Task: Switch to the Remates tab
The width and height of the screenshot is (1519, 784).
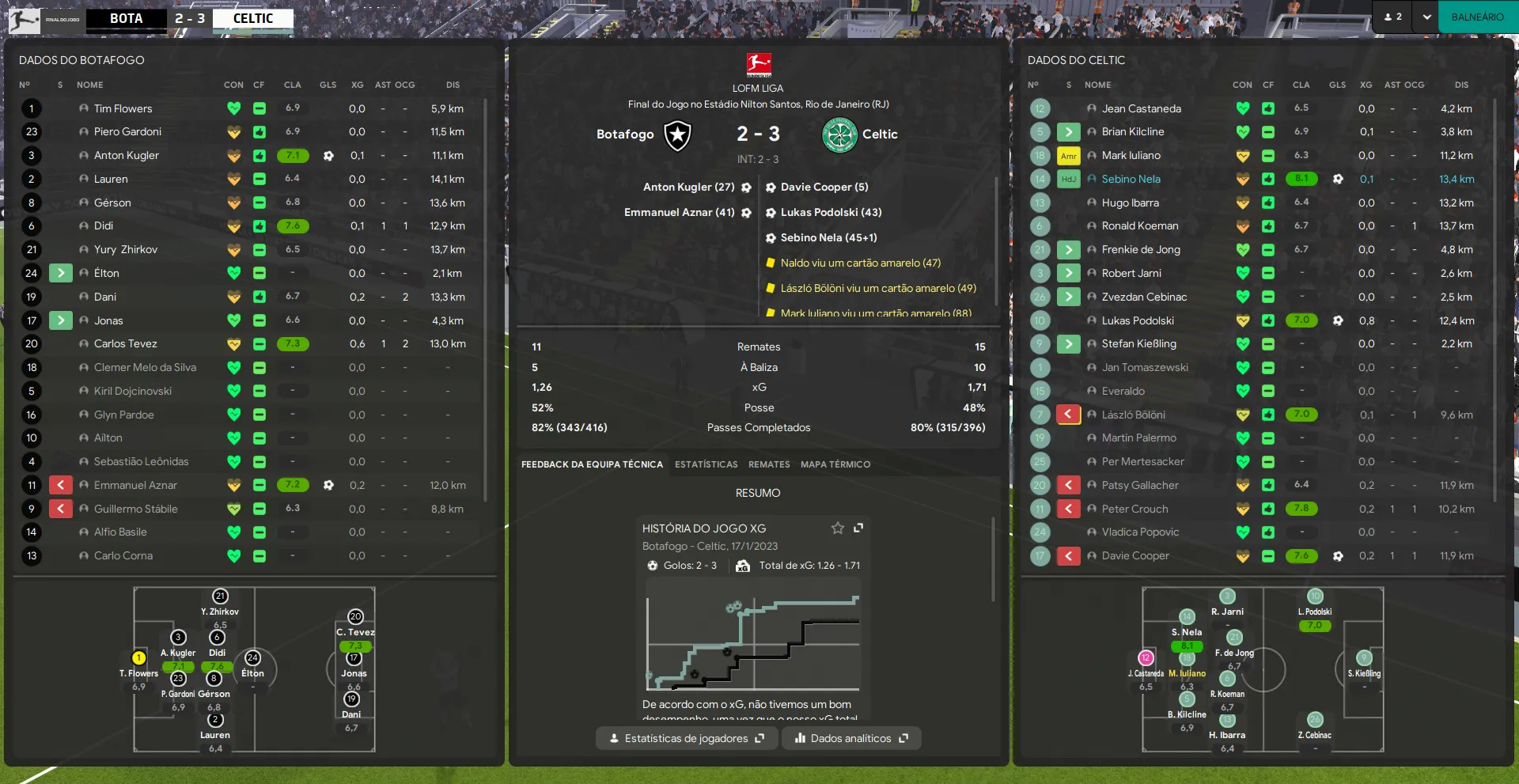Action: point(769,464)
